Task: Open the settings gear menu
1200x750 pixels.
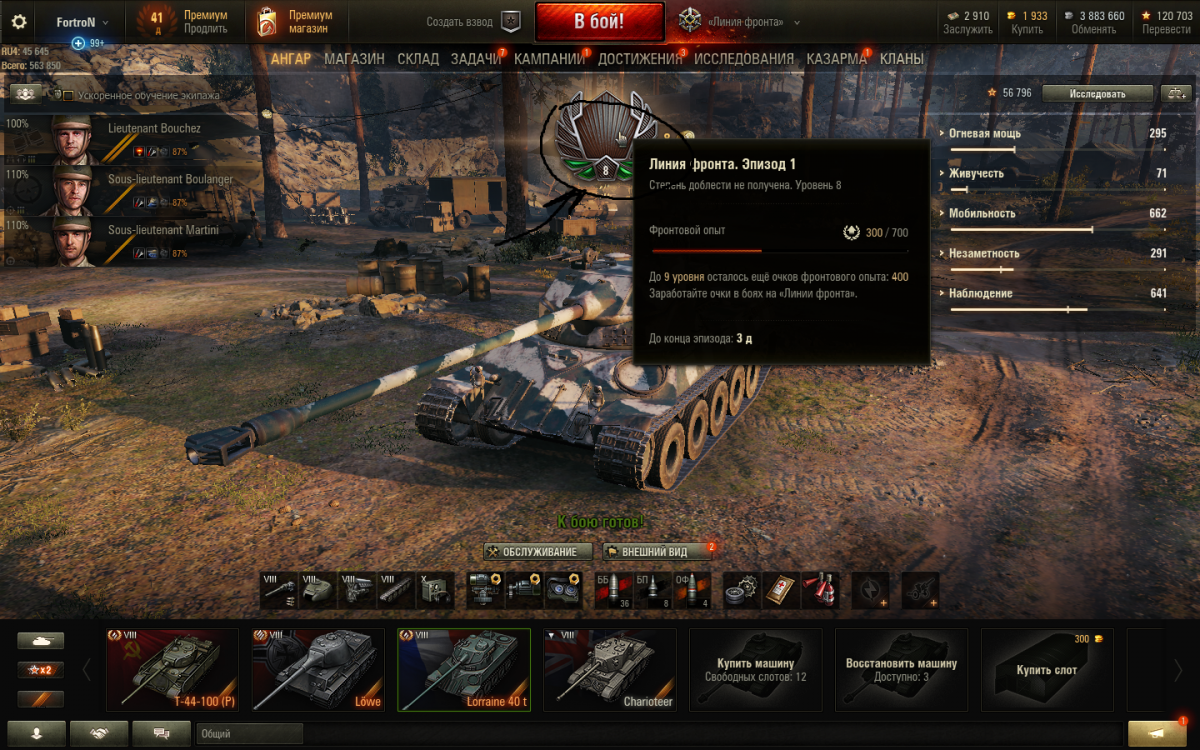Action: pyautogui.click(x=19, y=21)
